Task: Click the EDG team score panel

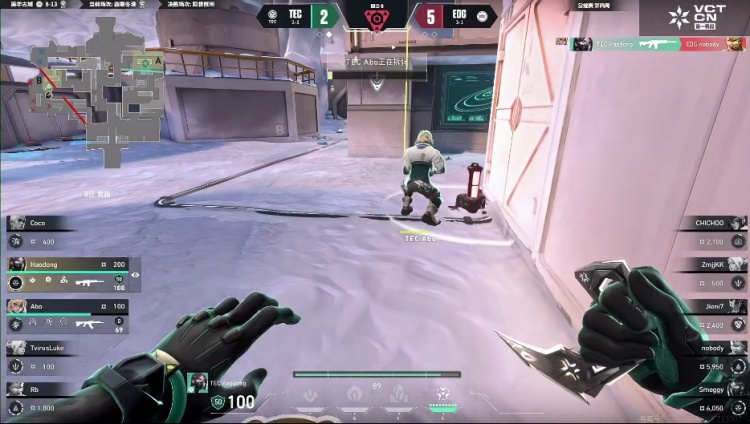Action: click(453, 15)
